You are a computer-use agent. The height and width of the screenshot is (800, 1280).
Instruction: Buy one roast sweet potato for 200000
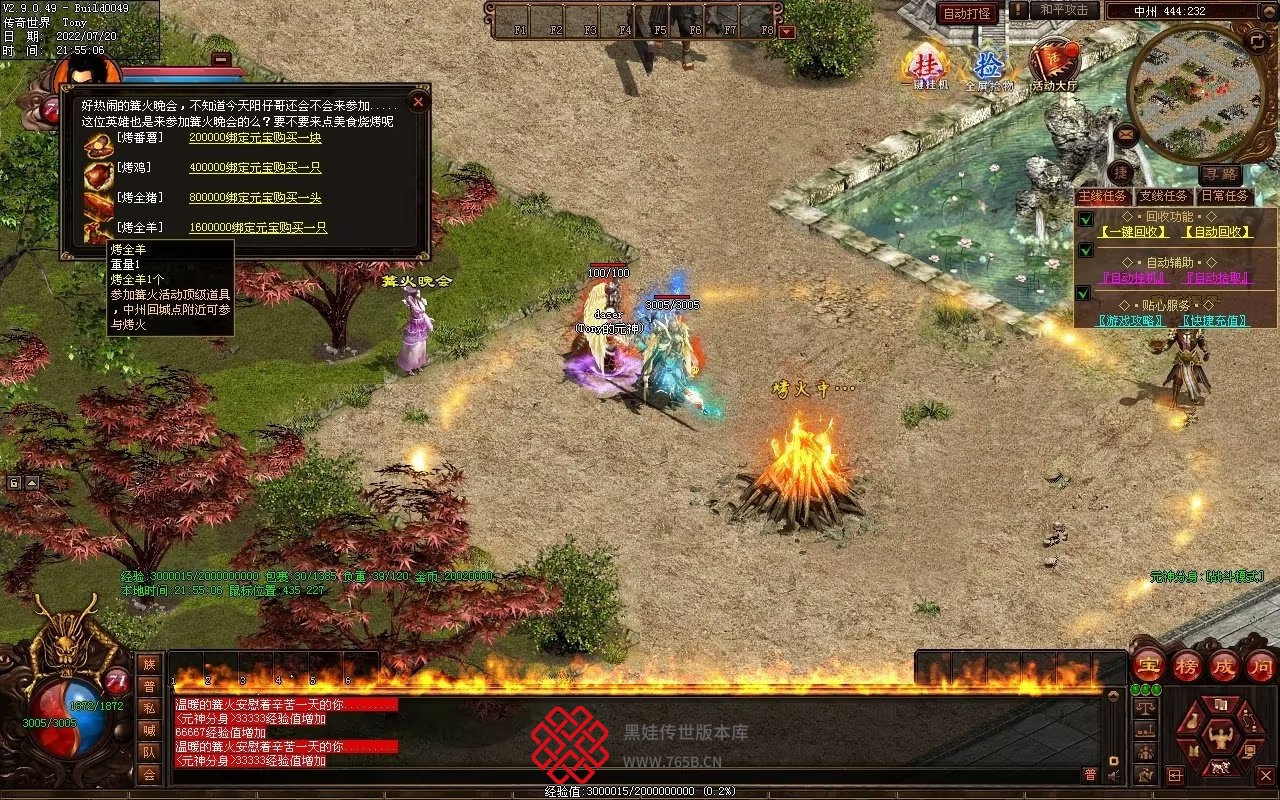[255, 138]
